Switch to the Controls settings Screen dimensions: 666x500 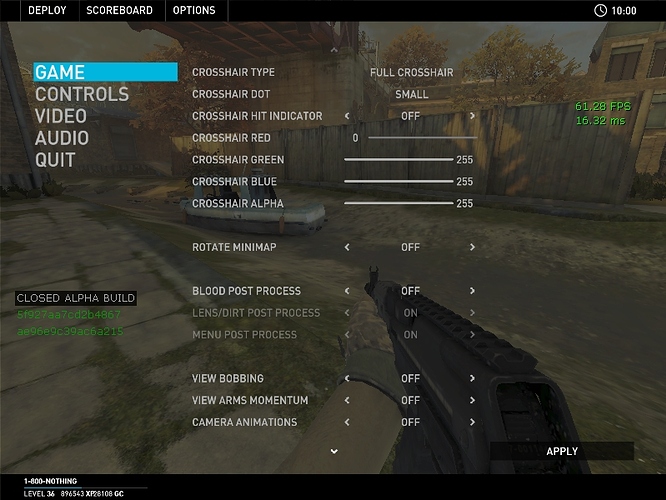(x=82, y=94)
